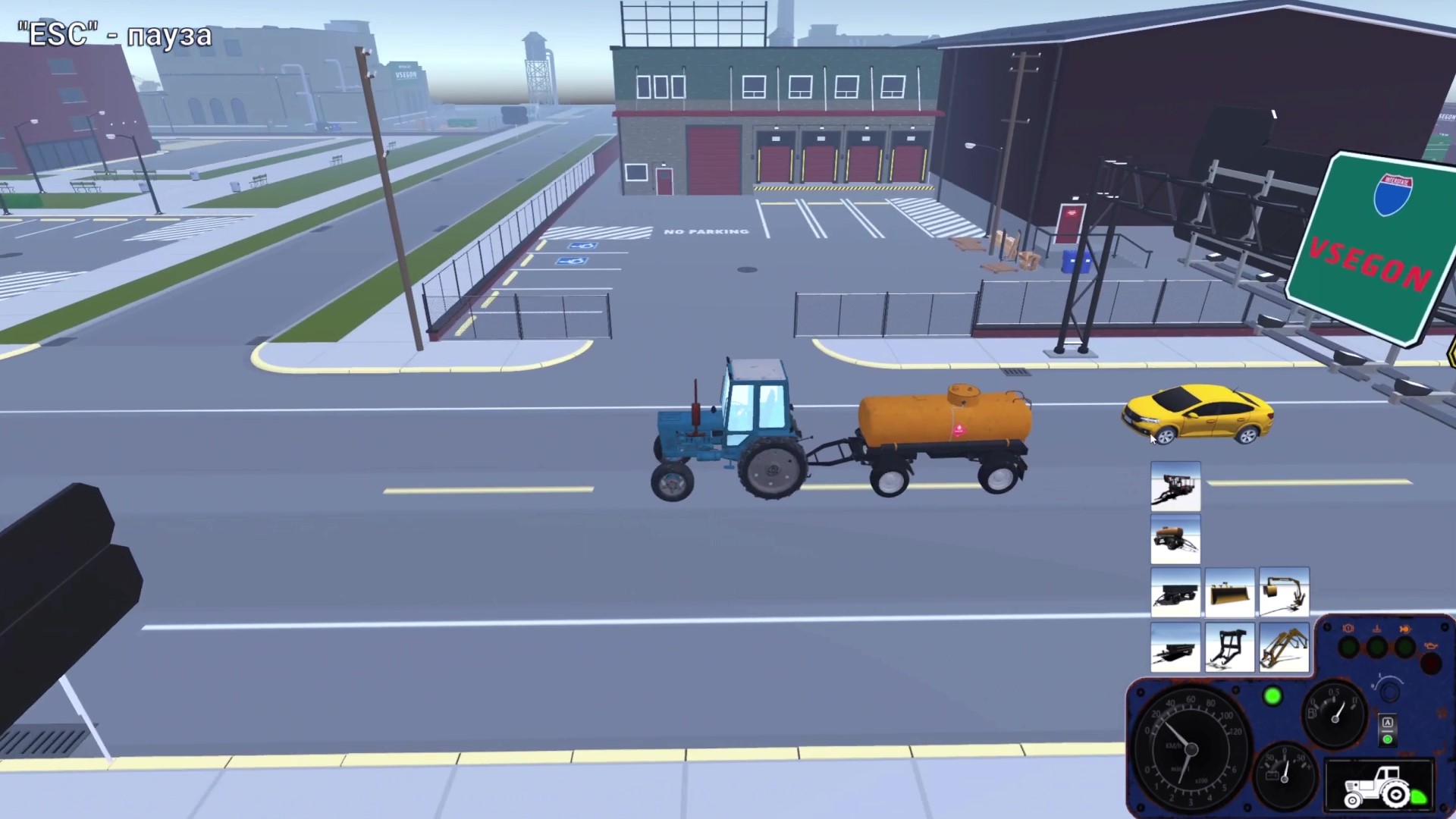The height and width of the screenshot is (819, 1456).
Task: Select the excavator arm attachment icon
Action: (x=1284, y=593)
